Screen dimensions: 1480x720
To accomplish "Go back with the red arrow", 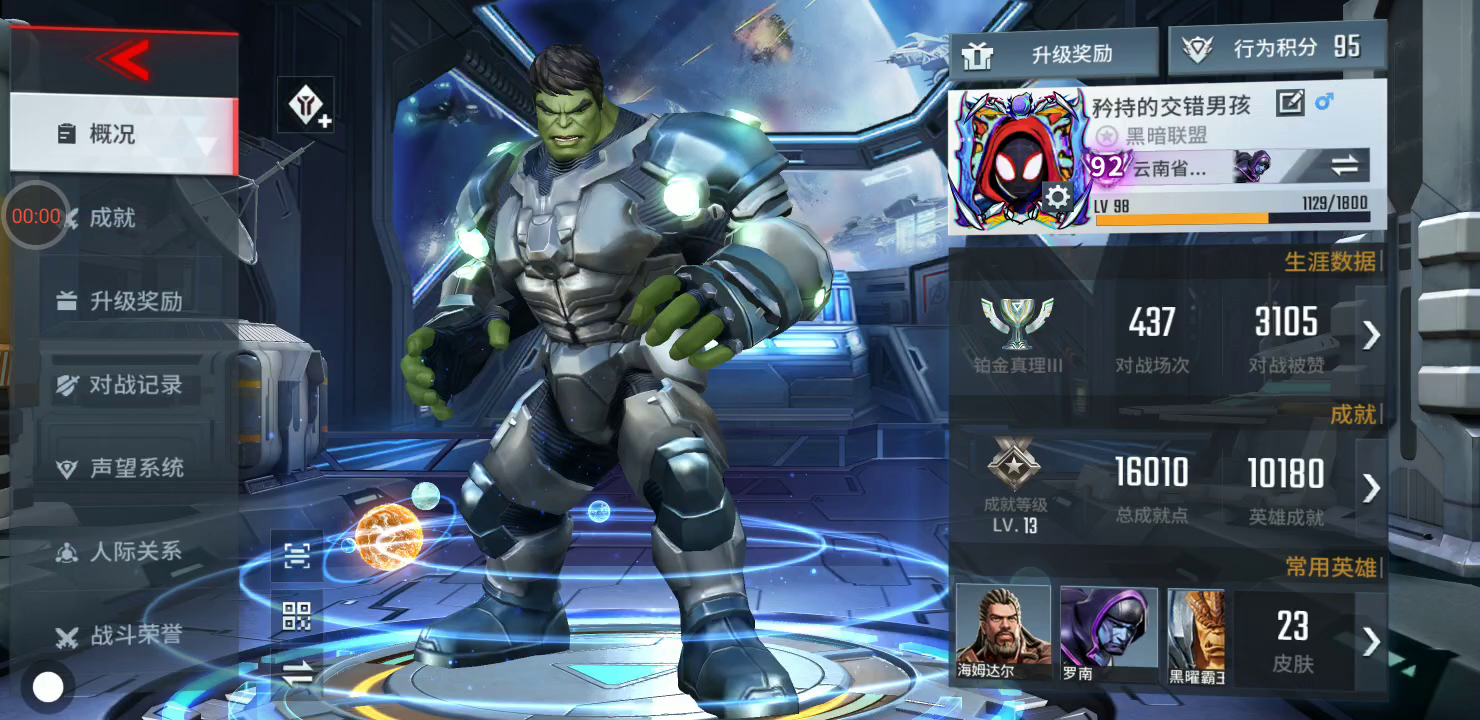I will (124, 60).
